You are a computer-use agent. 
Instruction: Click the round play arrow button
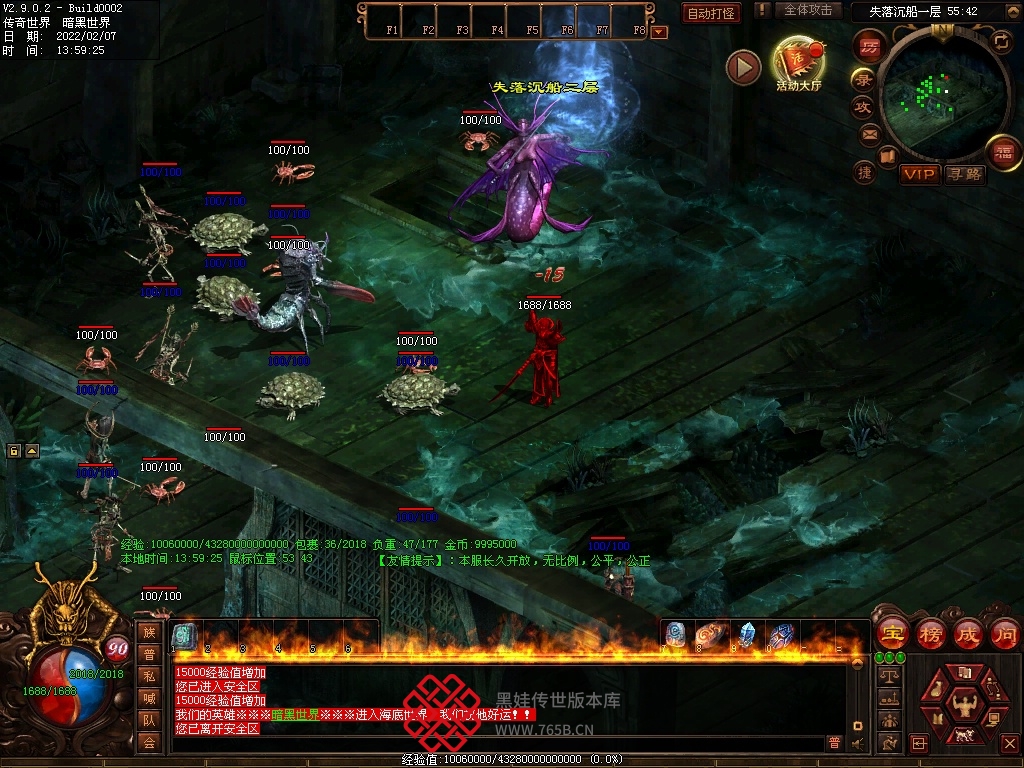(743, 67)
